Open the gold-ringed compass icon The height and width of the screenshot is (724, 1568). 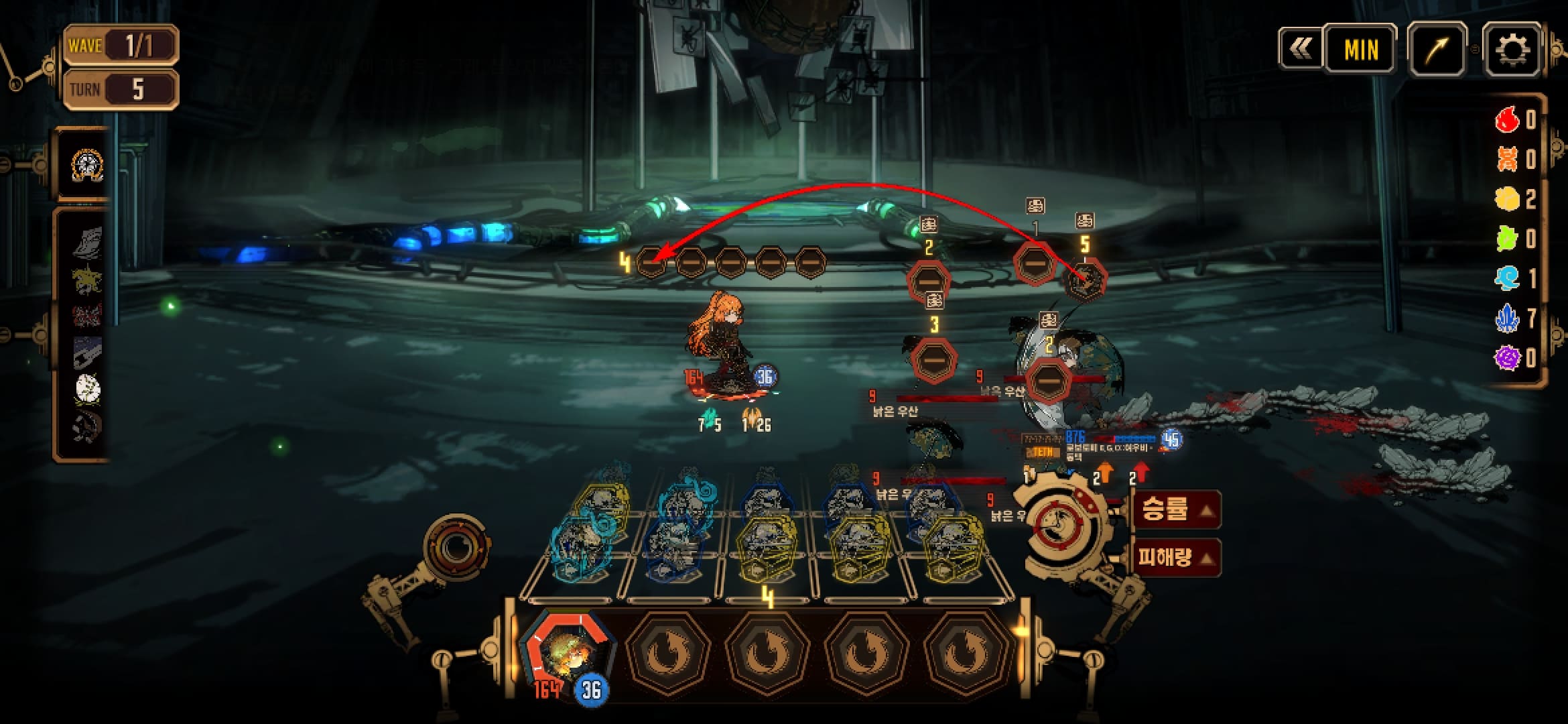click(x=86, y=165)
